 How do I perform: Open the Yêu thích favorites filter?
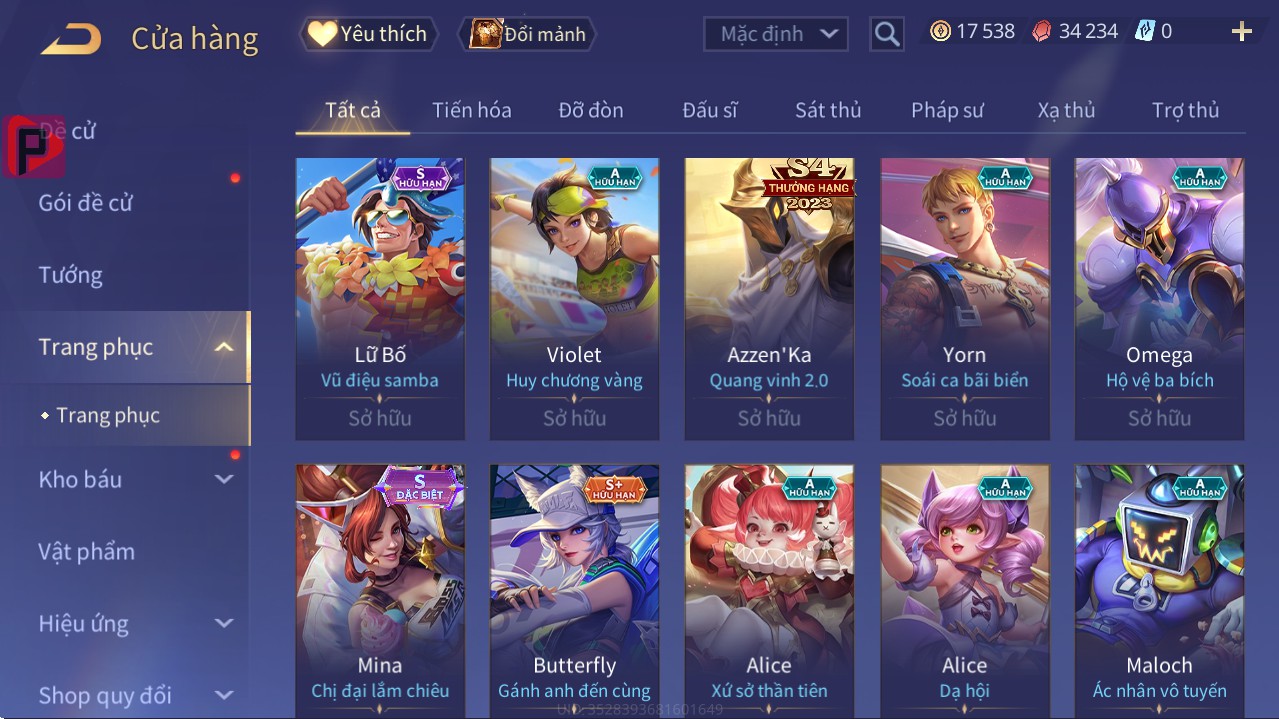point(368,34)
